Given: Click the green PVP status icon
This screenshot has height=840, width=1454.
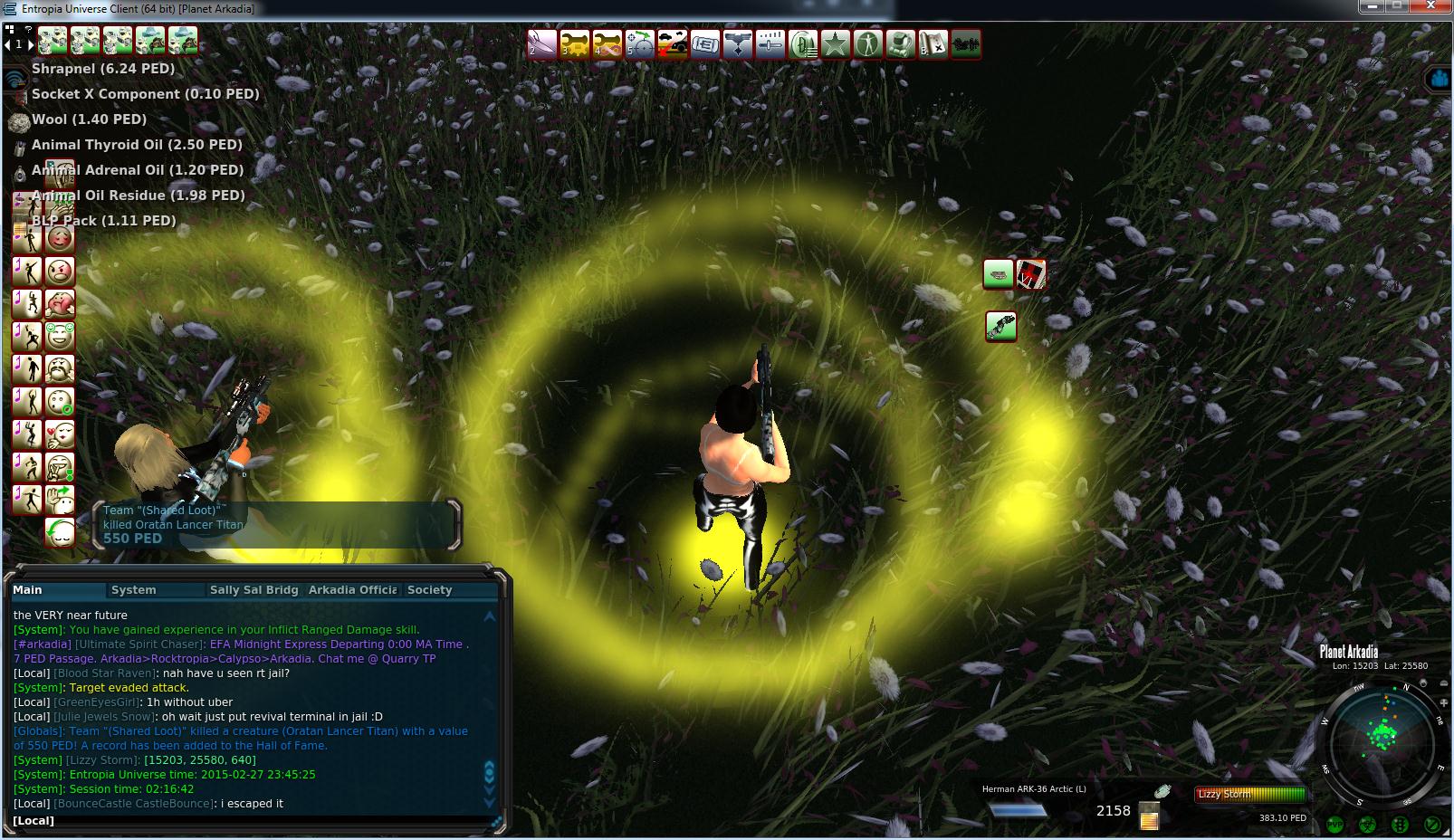Looking at the screenshot, I should pyautogui.click(x=1334, y=825).
